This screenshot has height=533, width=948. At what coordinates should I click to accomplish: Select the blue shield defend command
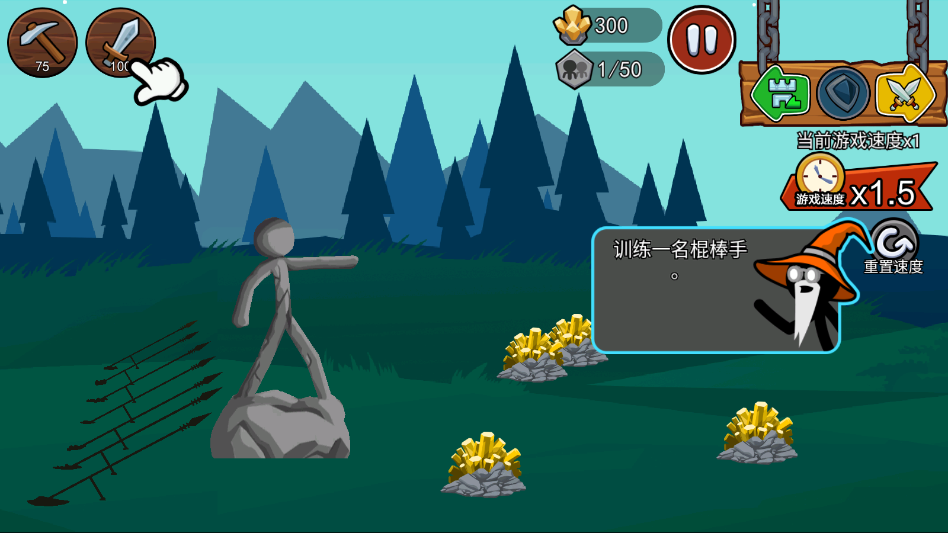843,93
